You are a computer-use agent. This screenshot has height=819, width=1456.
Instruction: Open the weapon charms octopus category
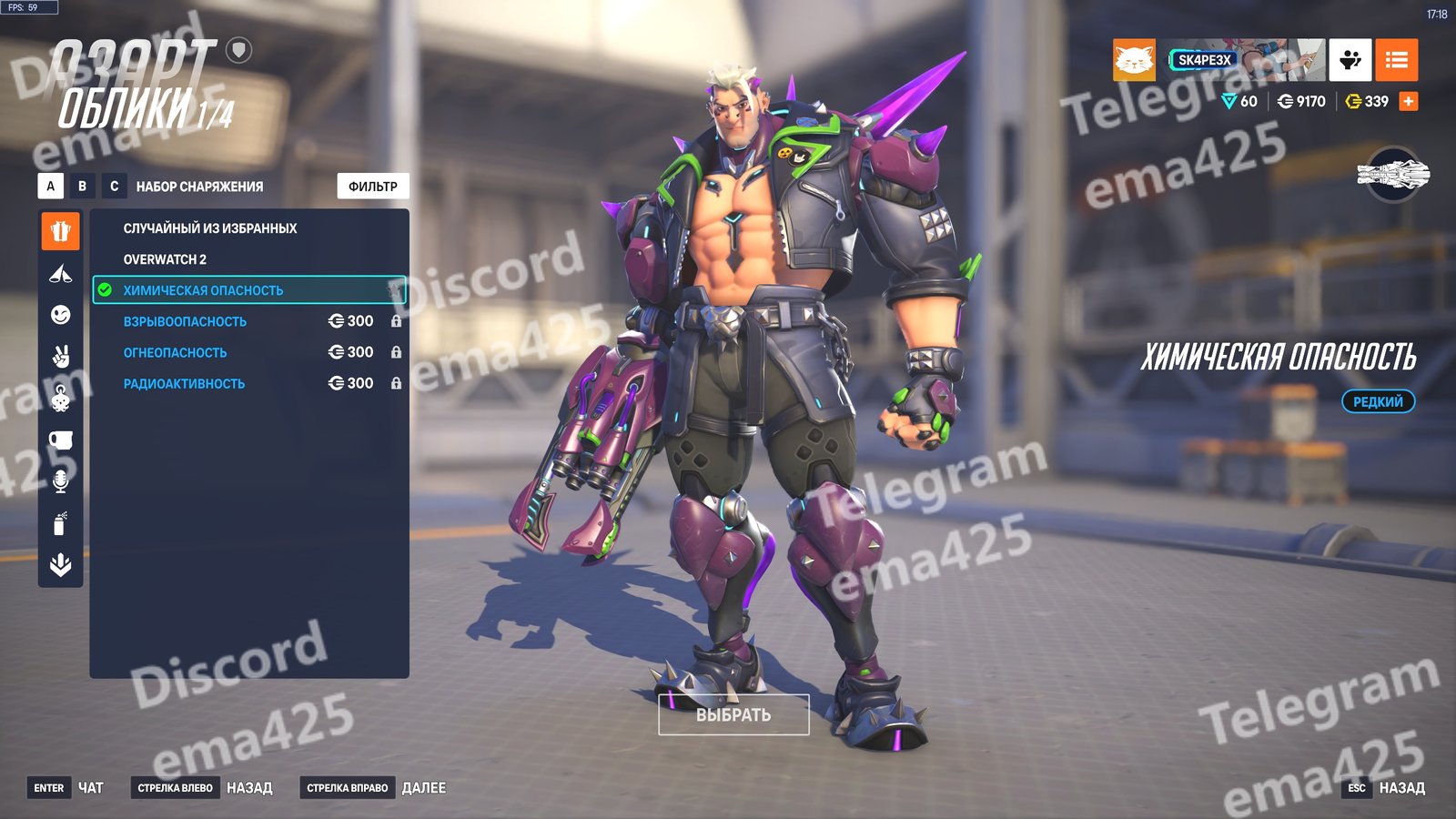coord(60,399)
